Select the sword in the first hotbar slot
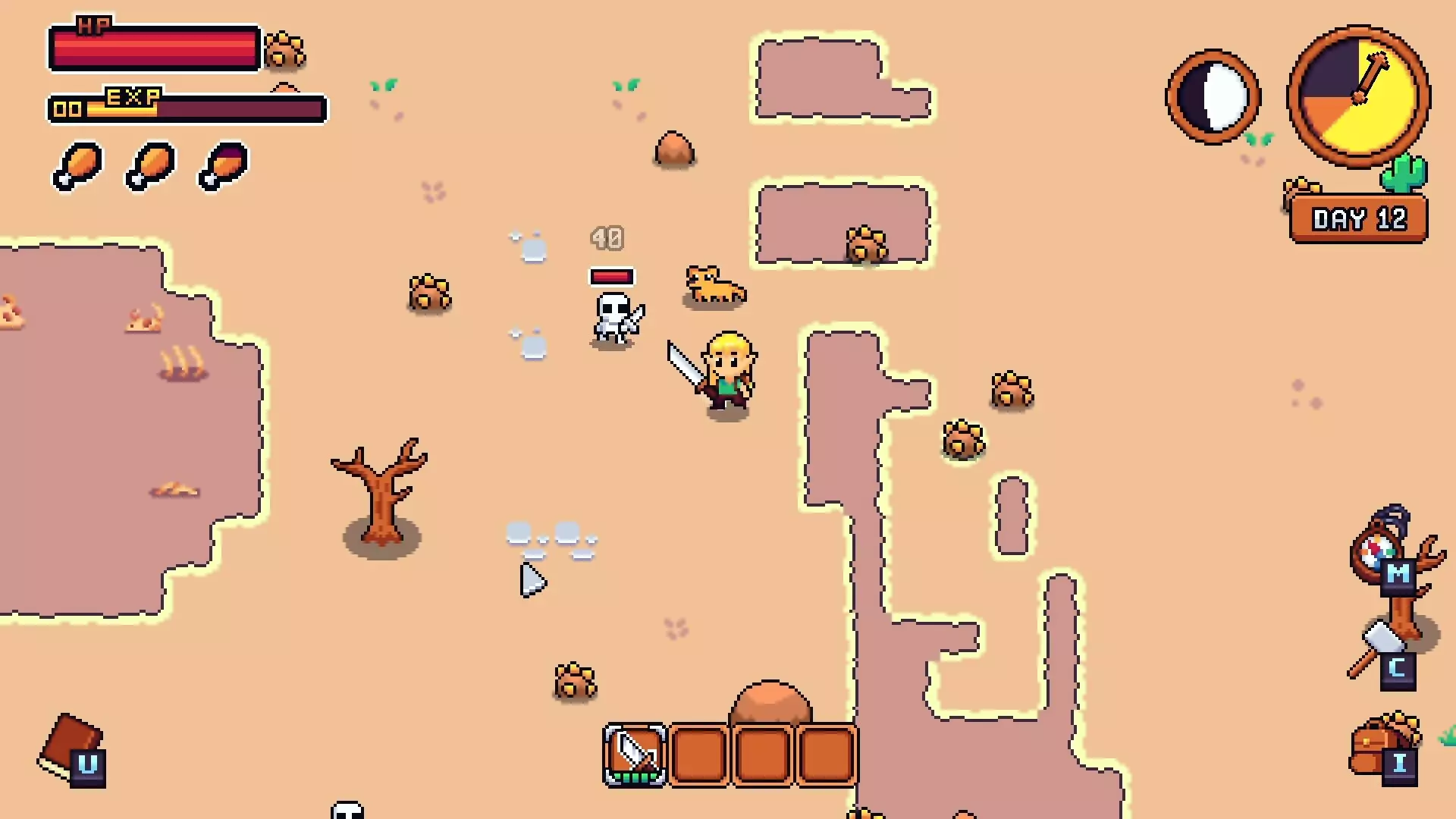This screenshot has width=1456, height=819. [634, 753]
